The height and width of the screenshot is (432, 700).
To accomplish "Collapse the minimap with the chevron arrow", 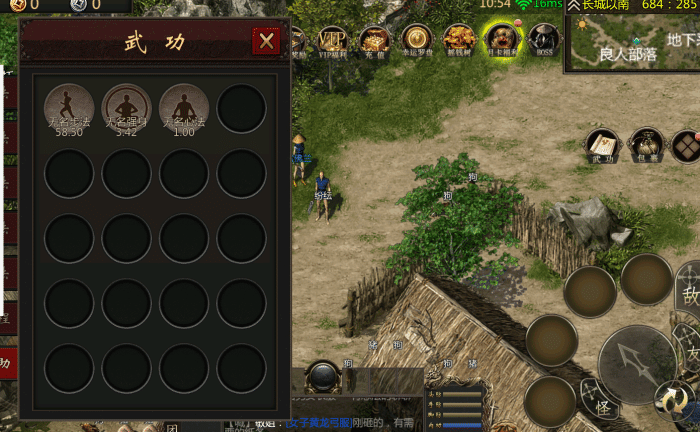I will 574,6.
